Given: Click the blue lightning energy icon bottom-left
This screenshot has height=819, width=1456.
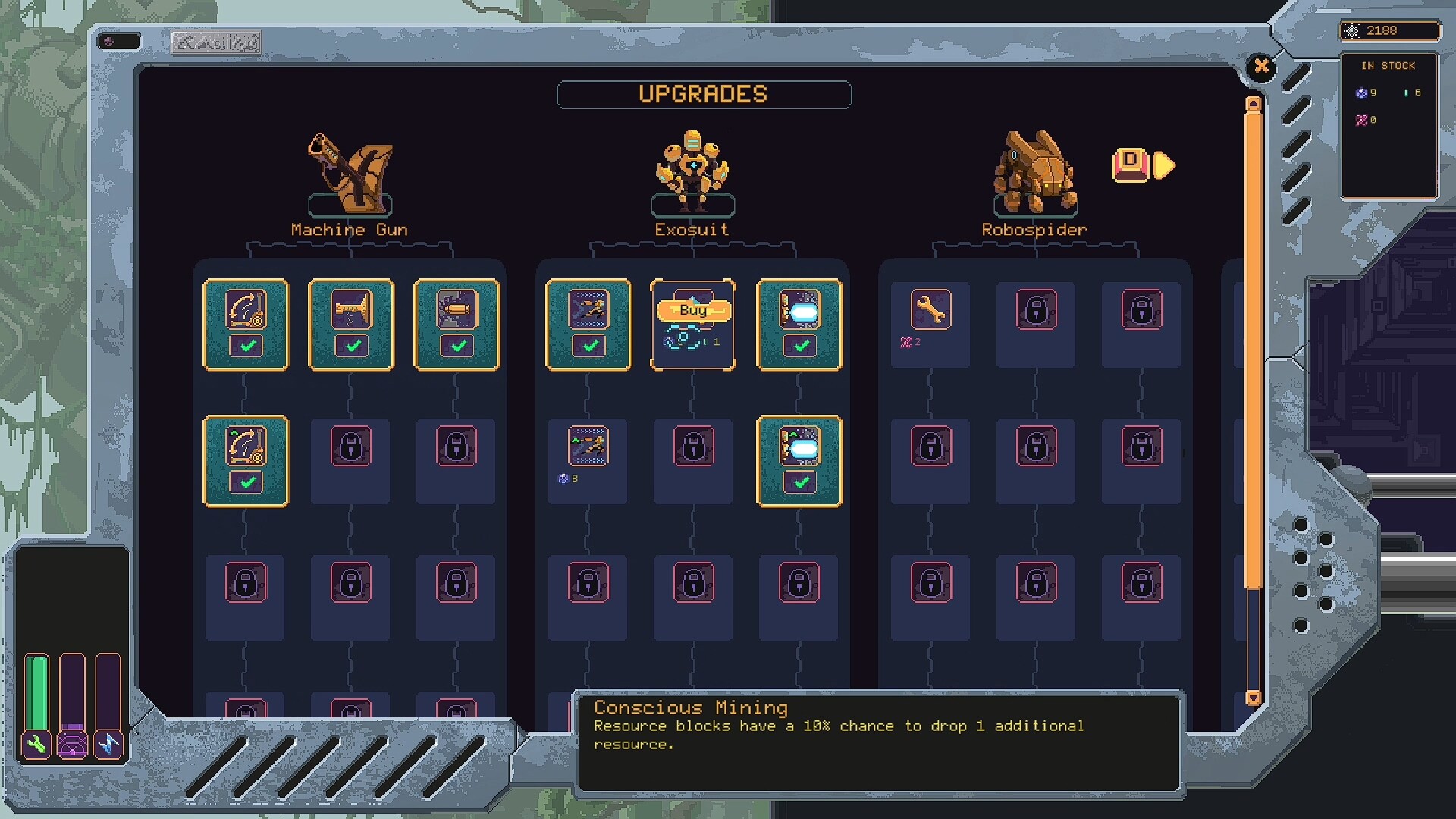Looking at the screenshot, I should point(108,744).
